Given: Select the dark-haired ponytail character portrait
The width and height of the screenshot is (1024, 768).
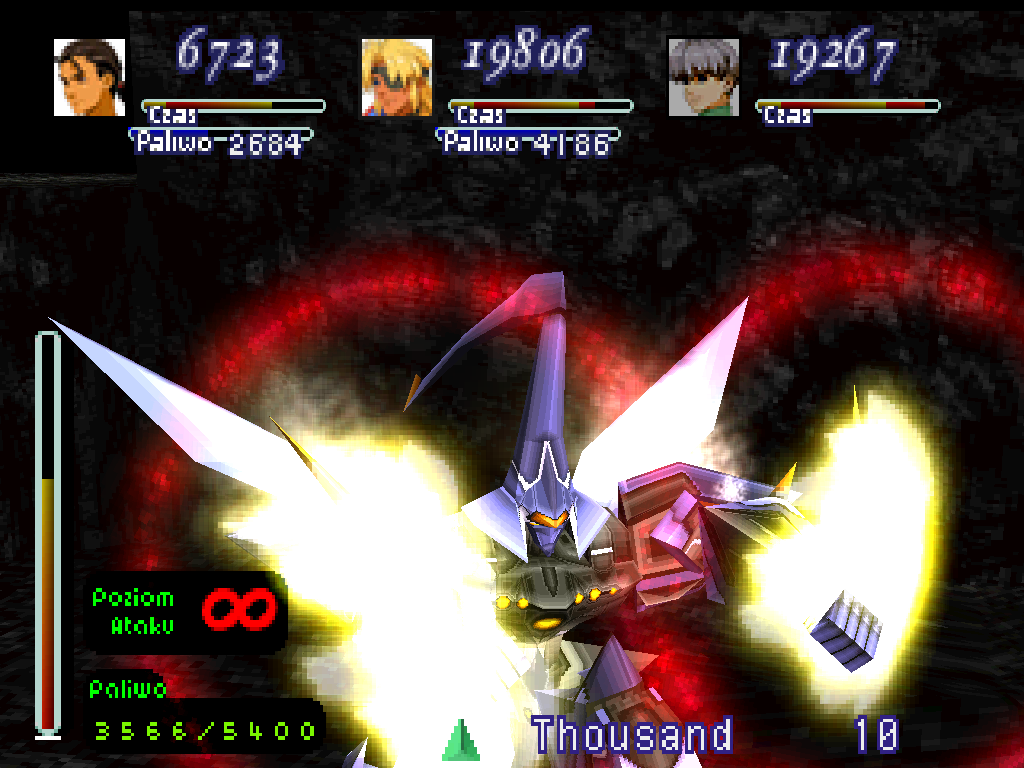Looking at the screenshot, I should (x=89, y=77).
